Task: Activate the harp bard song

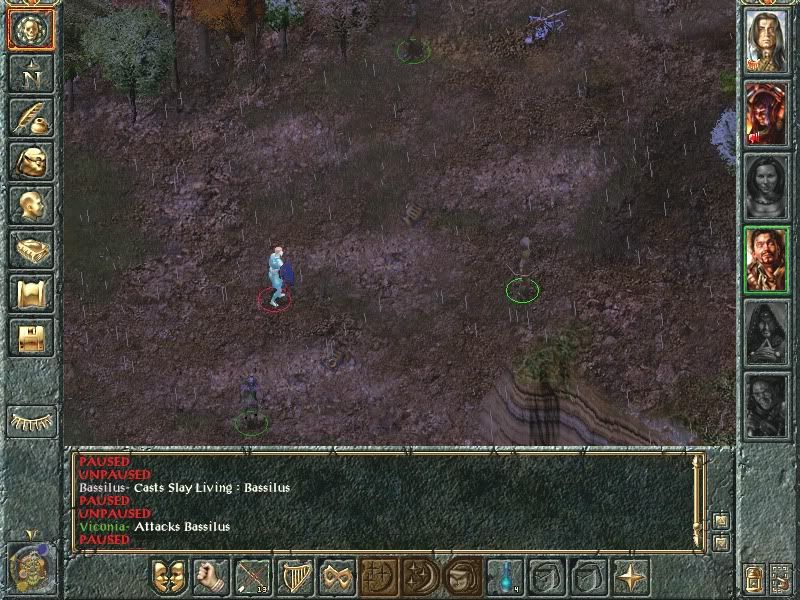Action: point(295,577)
